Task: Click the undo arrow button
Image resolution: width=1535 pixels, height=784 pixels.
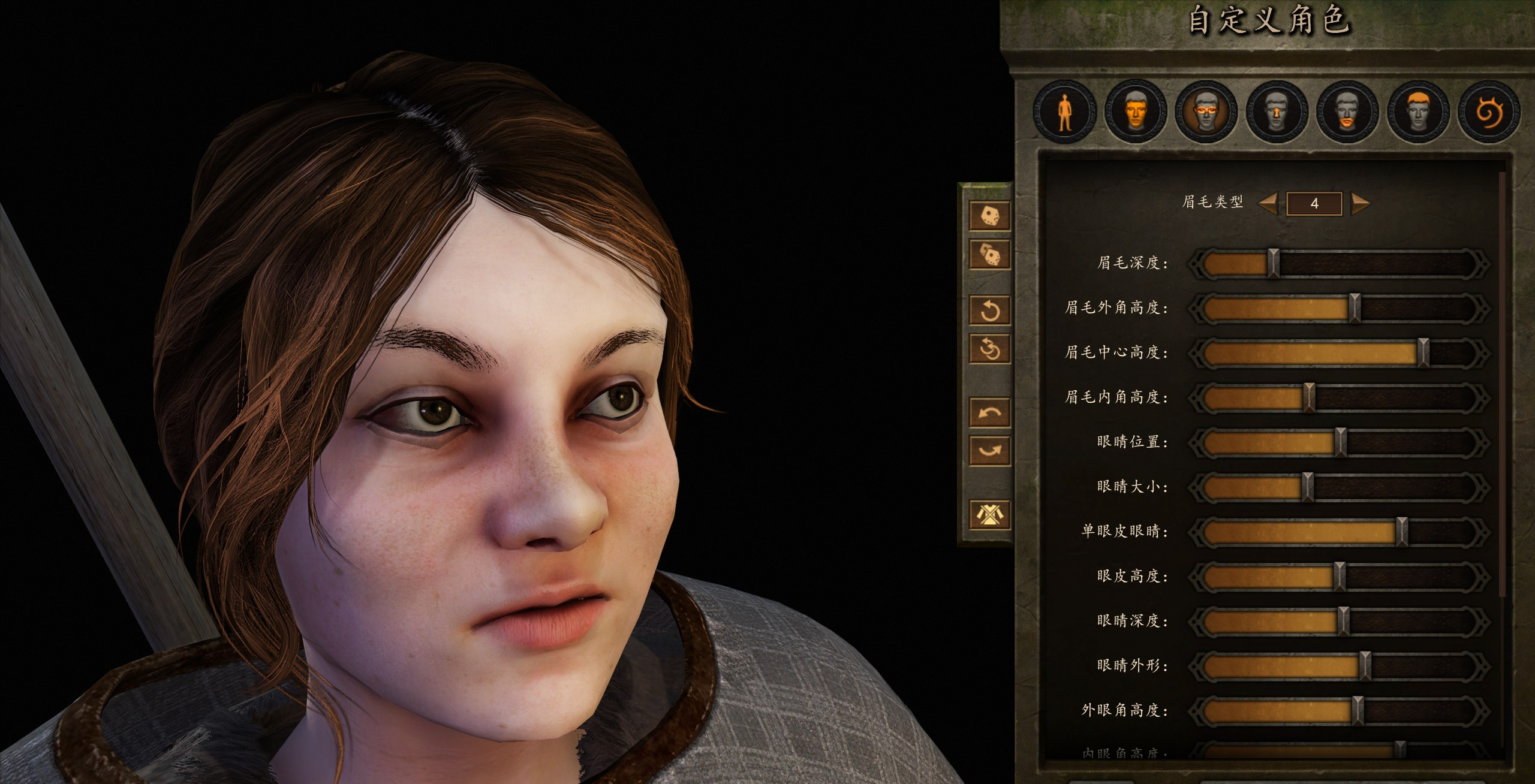Action: (989, 412)
